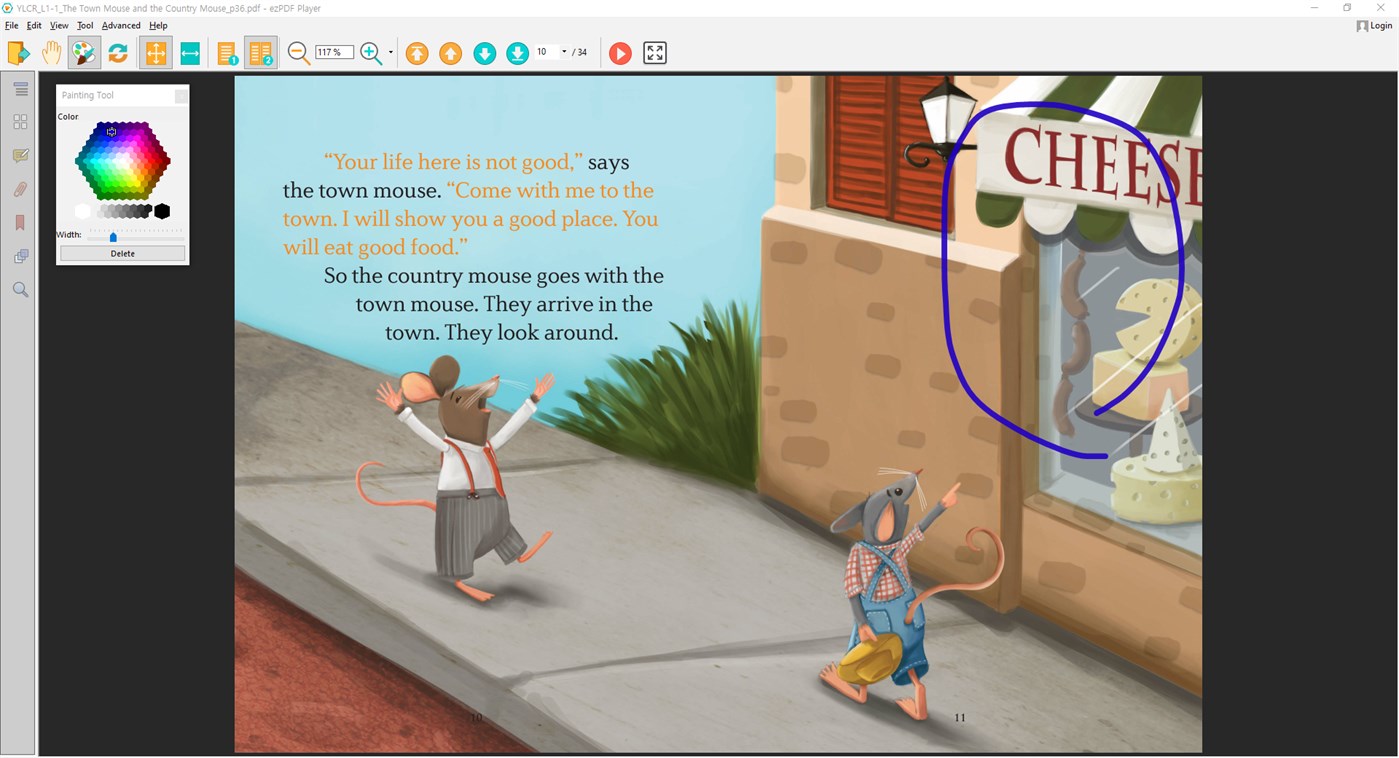Zoom out using the magnifier icon
The width and height of the screenshot is (1399, 758).
point(298,52)
